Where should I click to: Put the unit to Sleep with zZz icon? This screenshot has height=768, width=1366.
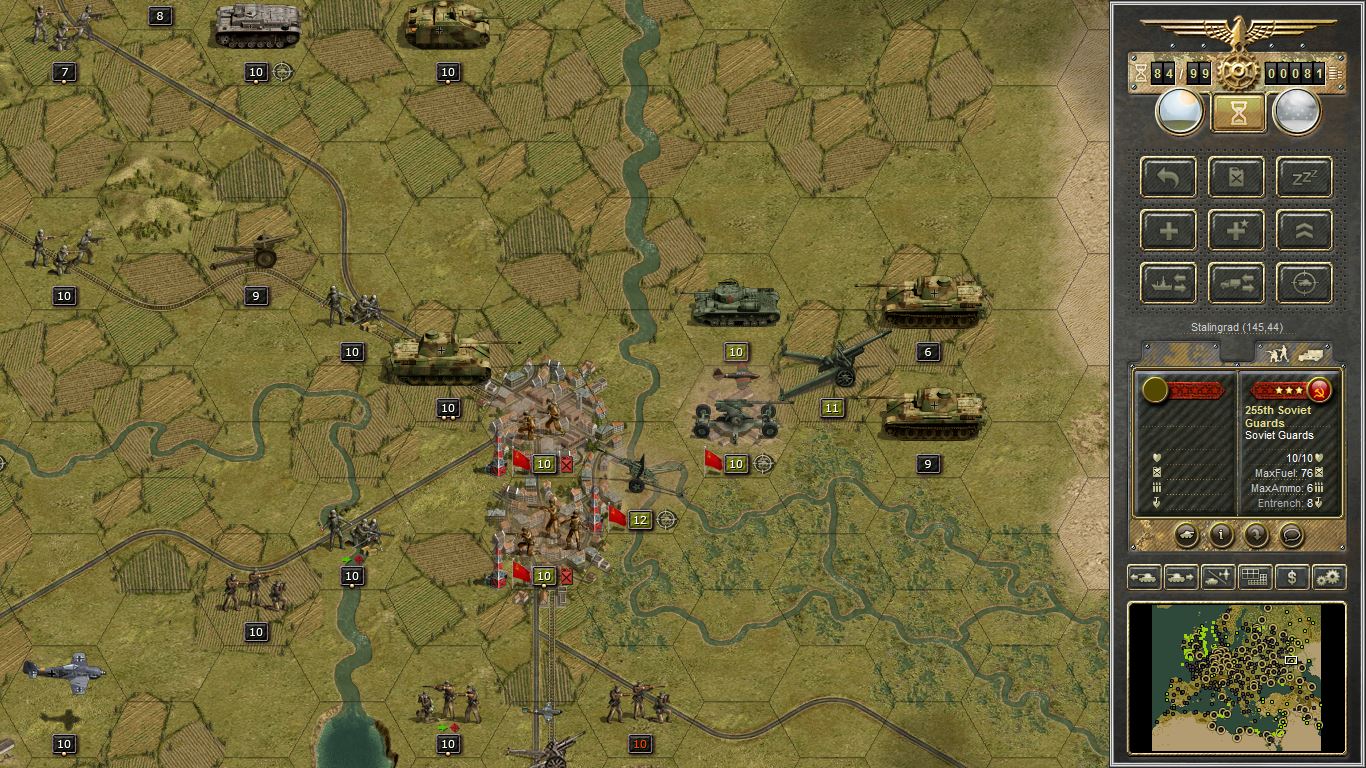(1303, 177)
